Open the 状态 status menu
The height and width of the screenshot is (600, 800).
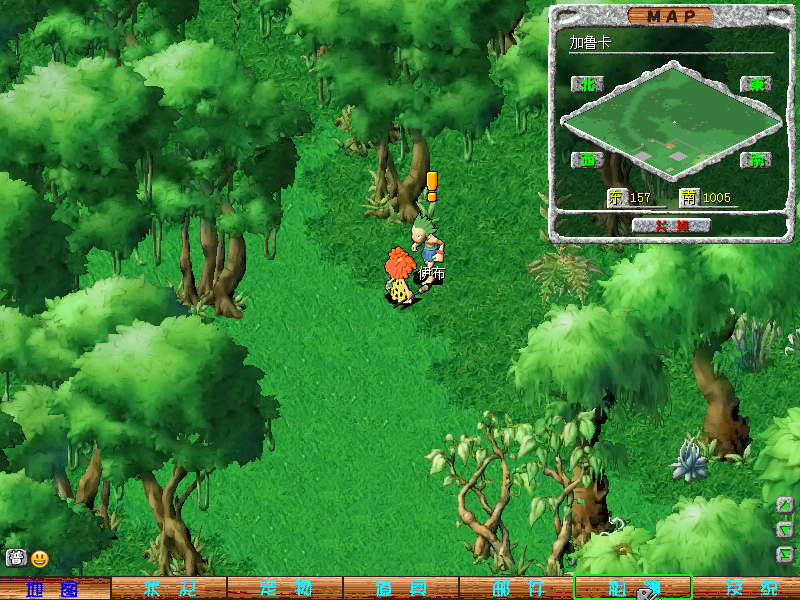click(168, 589)
